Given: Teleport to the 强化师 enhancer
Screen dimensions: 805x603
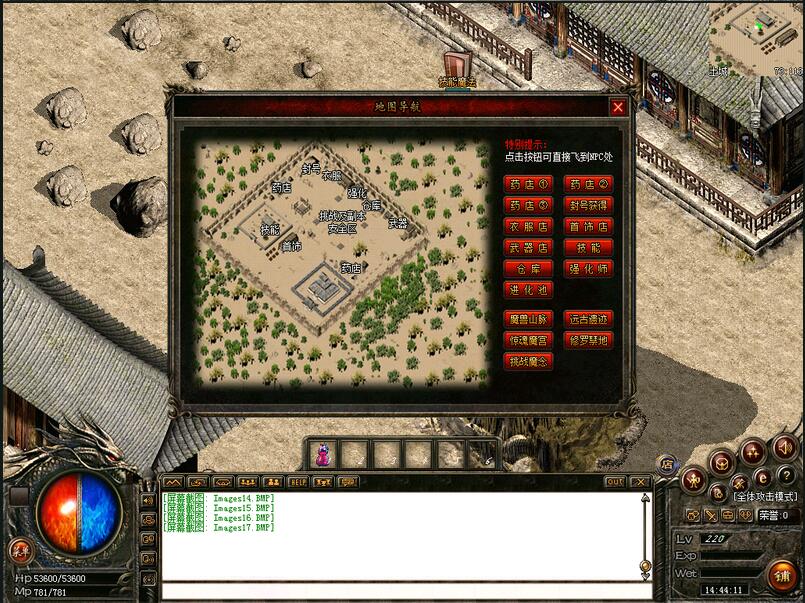Looking at the screenshot, I should click(589, 269).
